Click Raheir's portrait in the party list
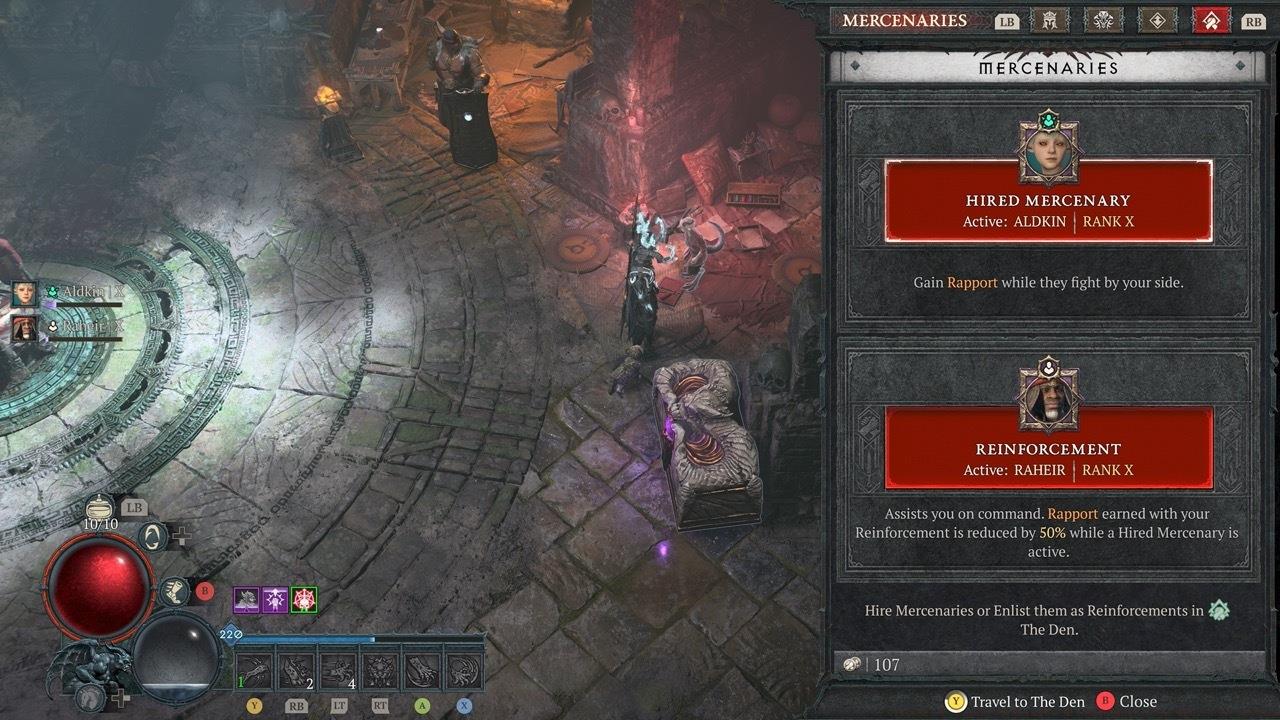 click(x=24, y=327)
